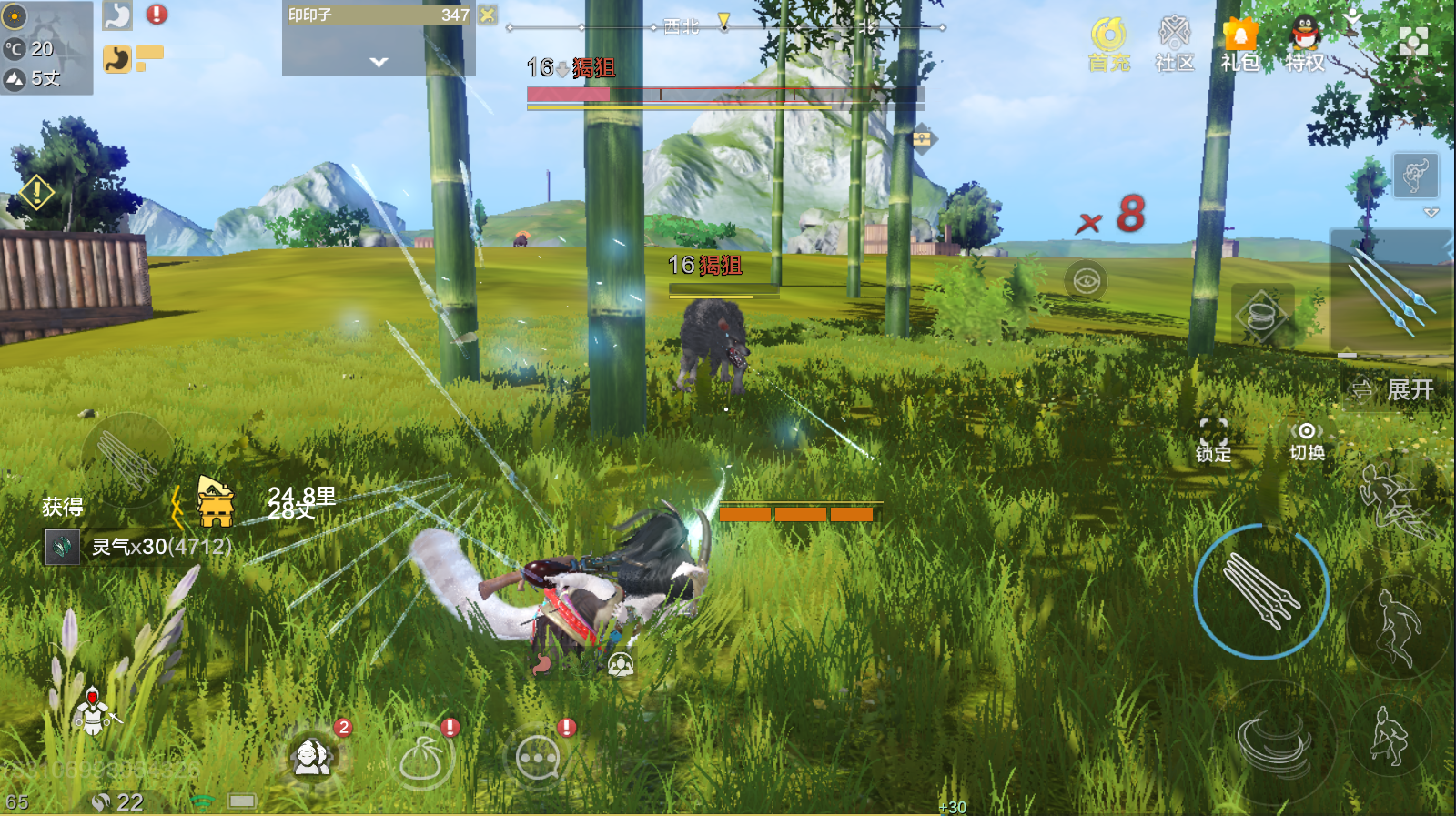Close the 印印子 target panel
This screenshot has height=816, width=1456.
click(x=489, y=15)
